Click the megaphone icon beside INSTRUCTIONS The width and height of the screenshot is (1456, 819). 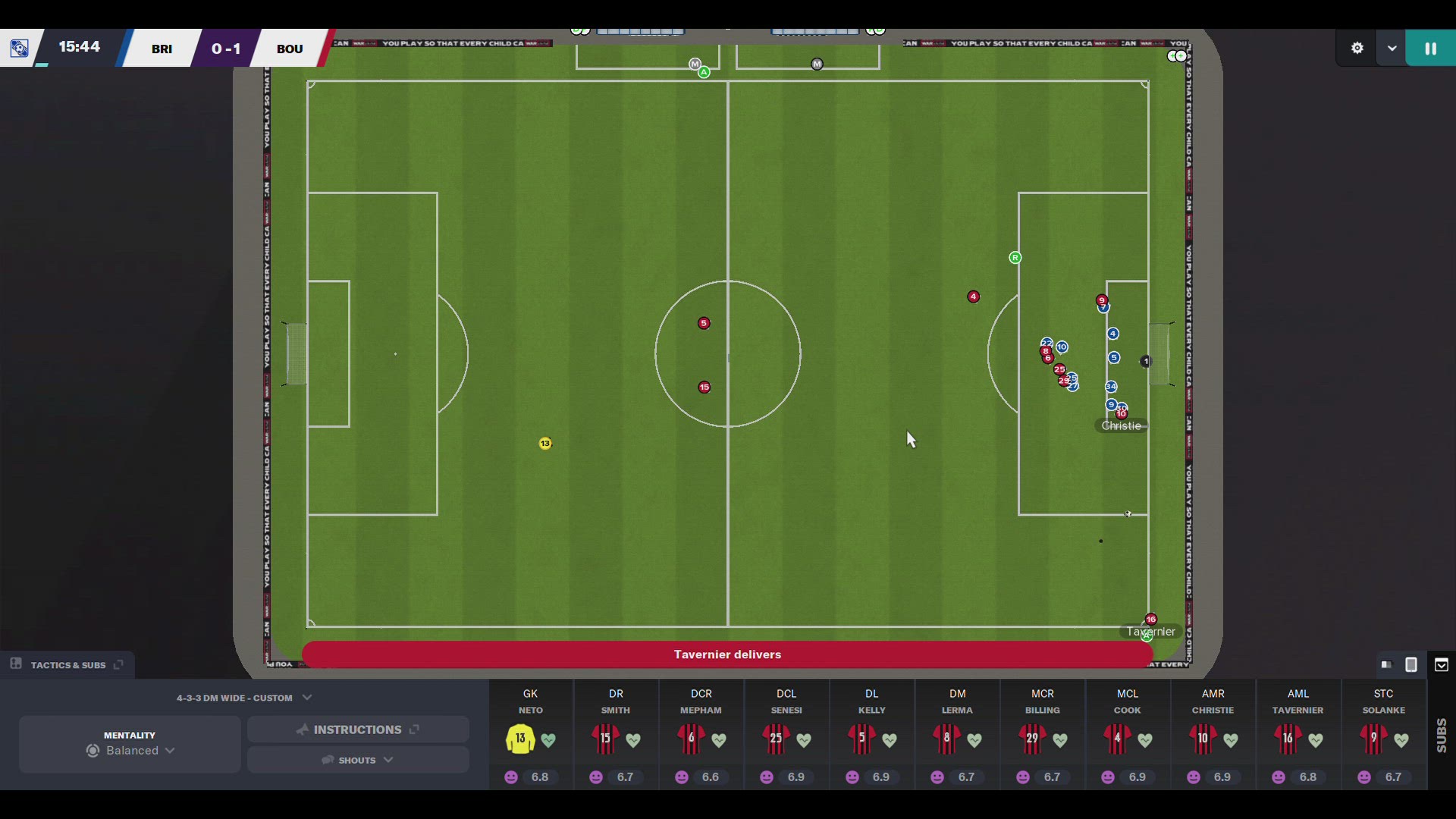coord(303,730)
